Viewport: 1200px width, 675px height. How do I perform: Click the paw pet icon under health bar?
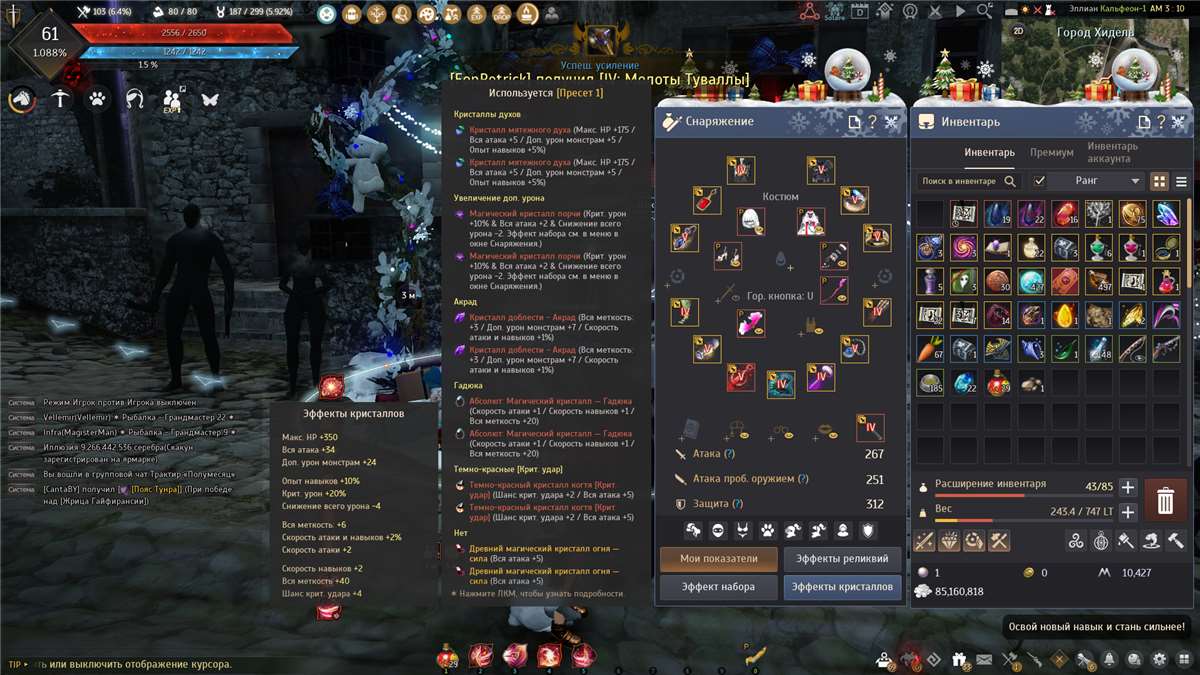(97, 99)
